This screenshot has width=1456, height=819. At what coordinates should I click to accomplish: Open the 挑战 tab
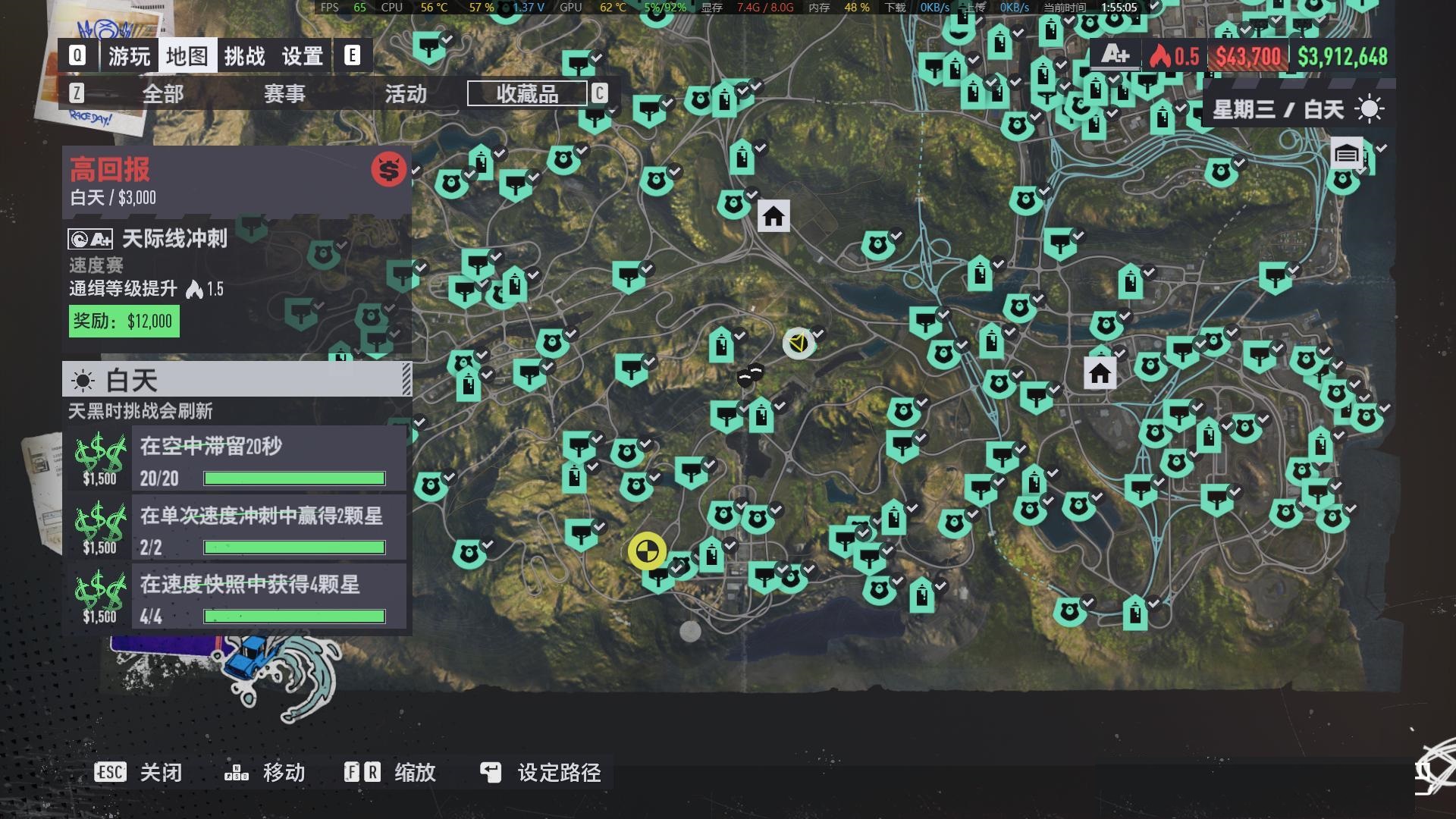pyautogui.click(x=244, y=56)
